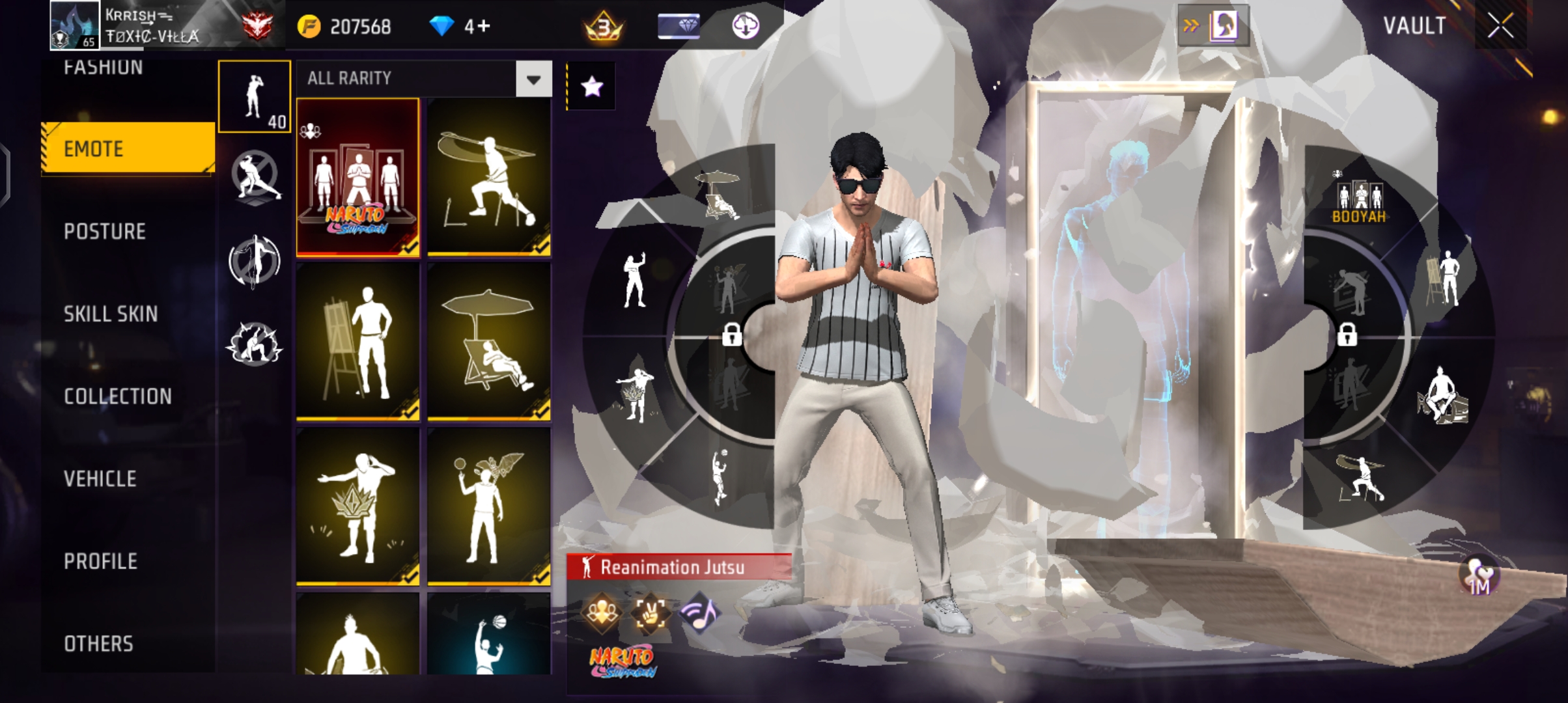The image size is (1568, 703).
Task: Toggle the crossed-out stretching emote filter
Action: [x=254, y=176]
